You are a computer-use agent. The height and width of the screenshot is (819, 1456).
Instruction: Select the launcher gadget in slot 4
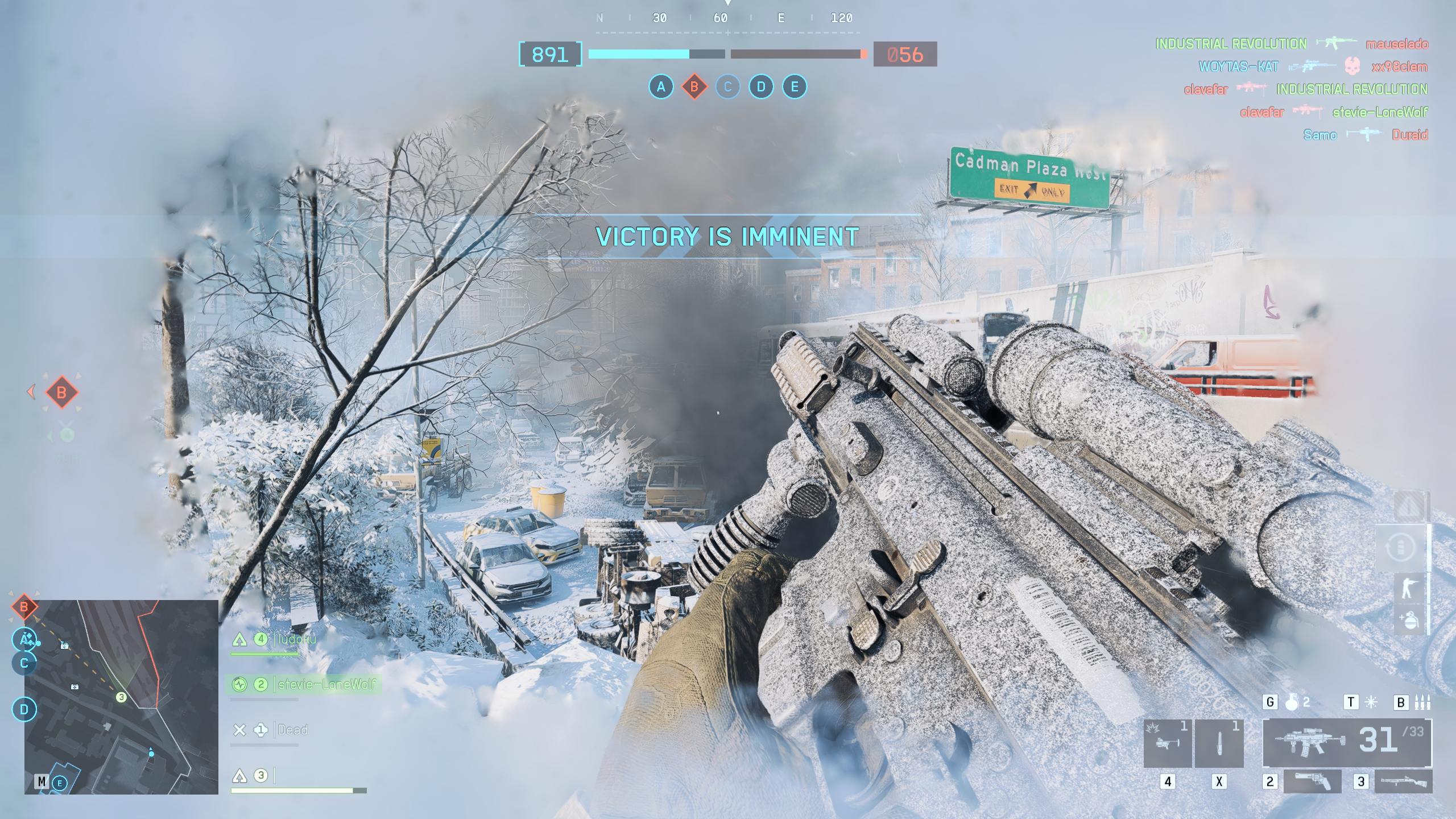(1167, 743)
